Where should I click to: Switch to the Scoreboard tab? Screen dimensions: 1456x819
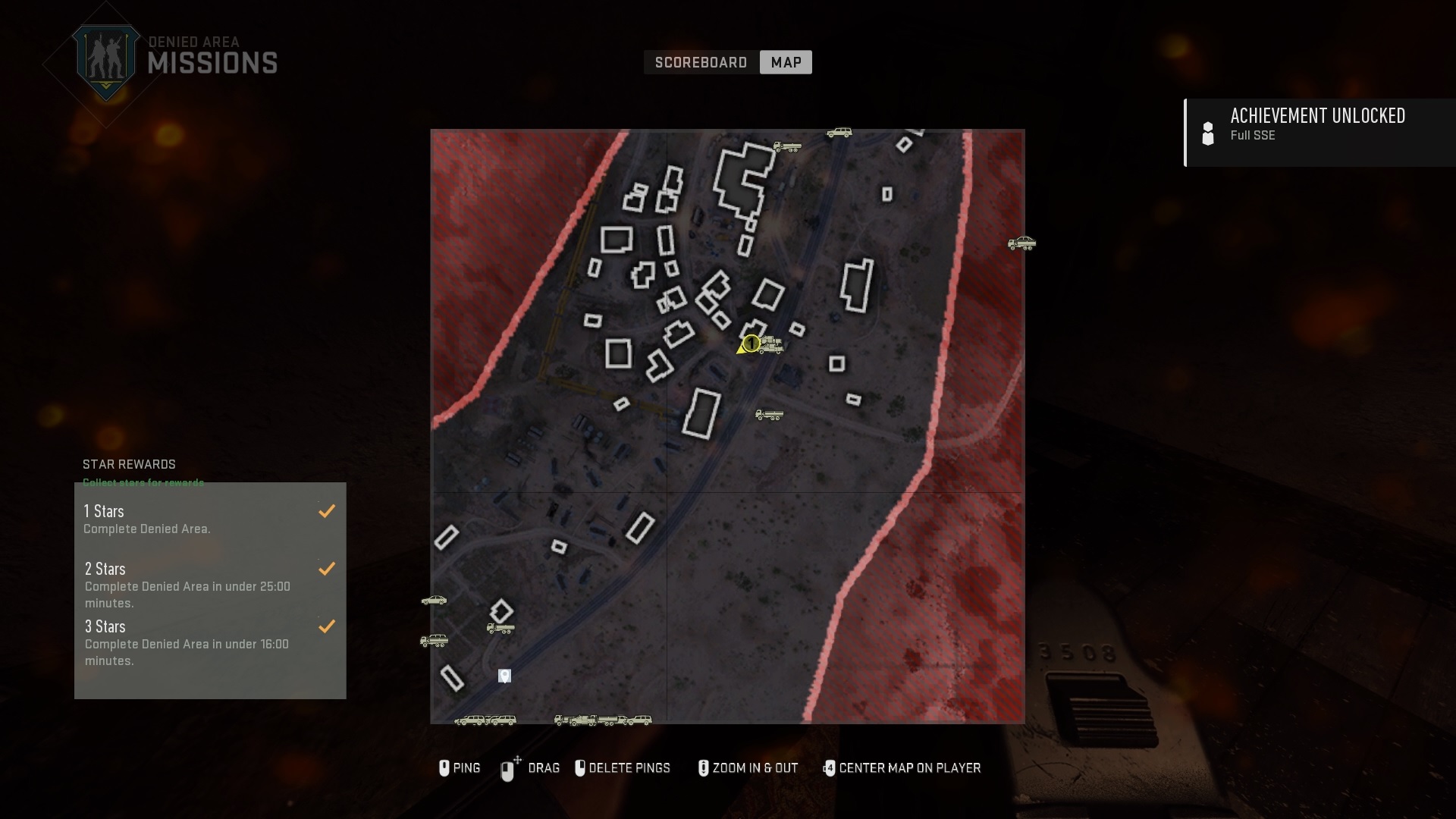[701, 63]
